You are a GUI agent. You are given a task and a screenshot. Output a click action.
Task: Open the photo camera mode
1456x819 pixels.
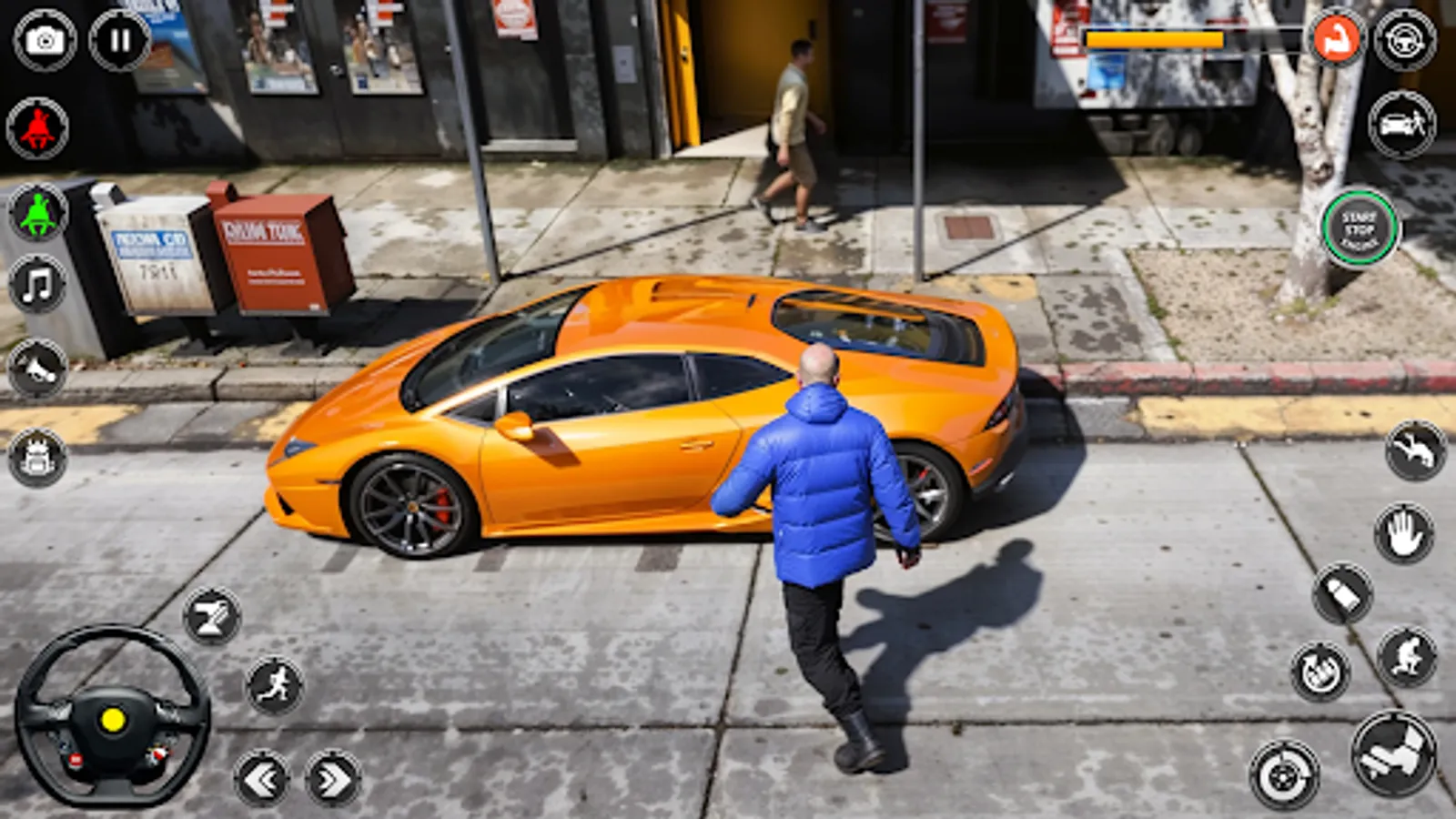44,41
